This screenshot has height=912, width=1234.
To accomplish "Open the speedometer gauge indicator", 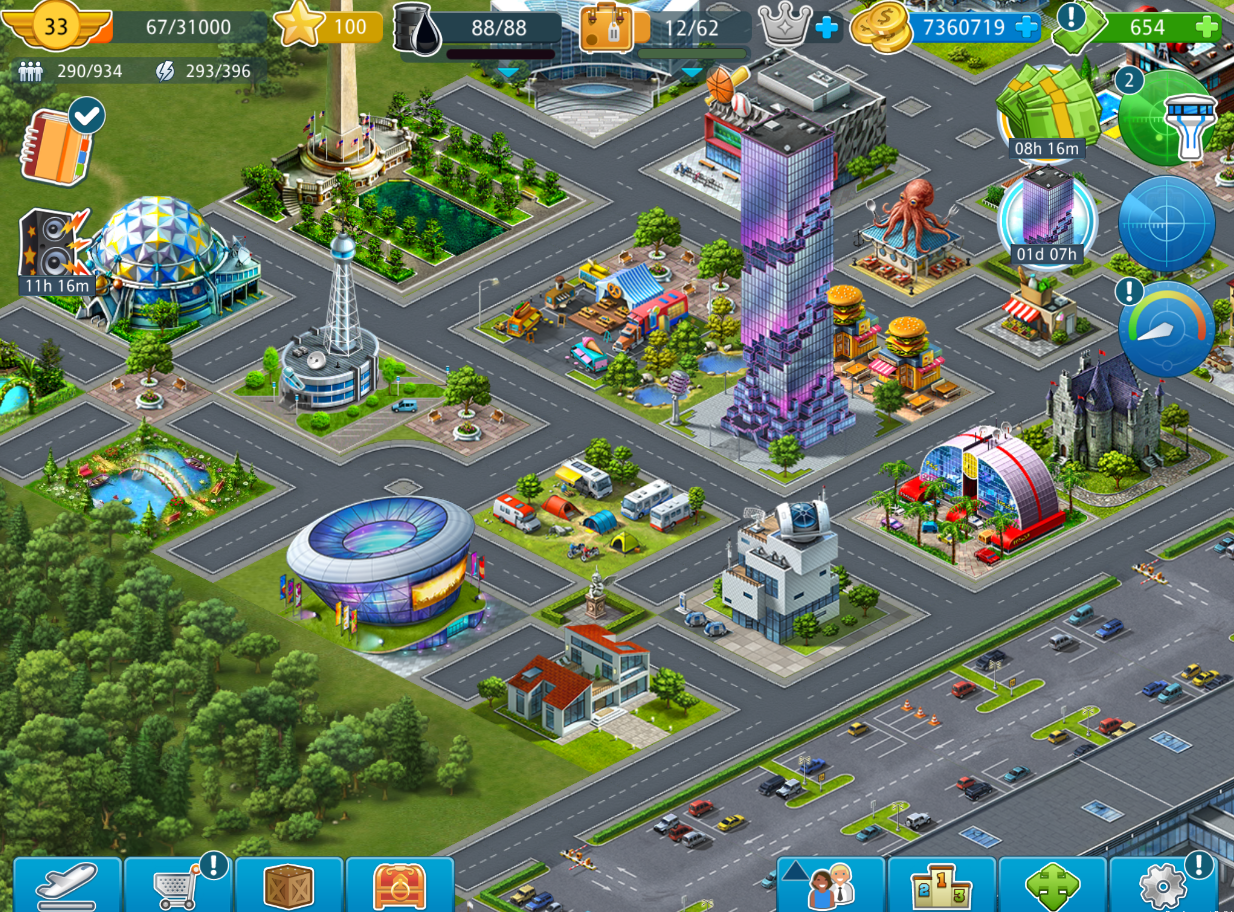I will coord(1166,328).
